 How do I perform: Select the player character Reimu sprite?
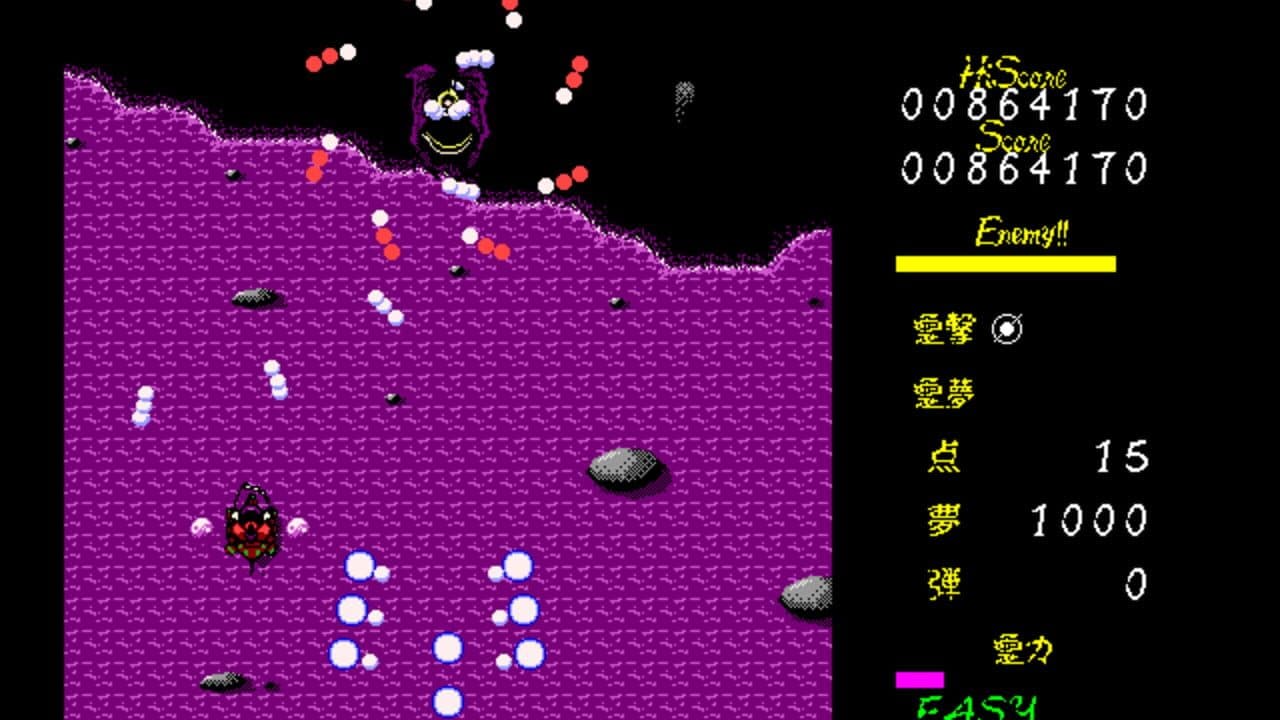tap(252, 528)
